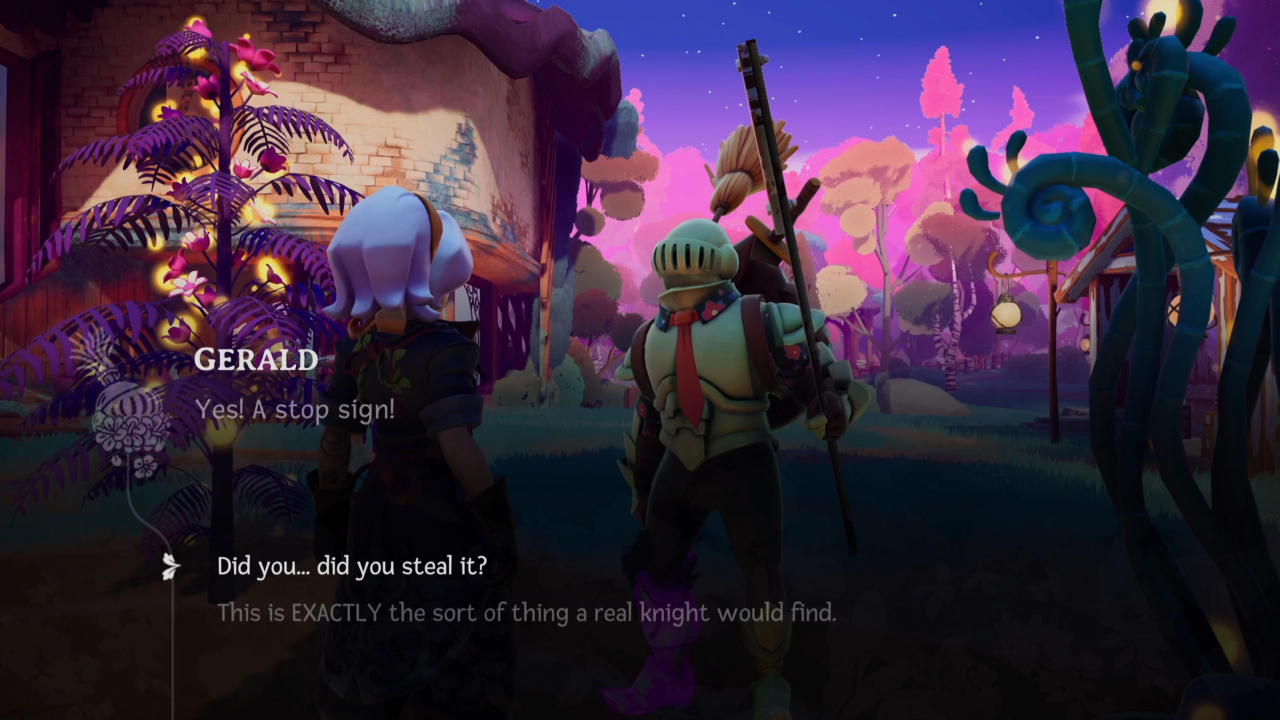Choose the reply "Did you... did you steal it?"
Screen dimensions: 1280x720
click(x=352, y=566)
